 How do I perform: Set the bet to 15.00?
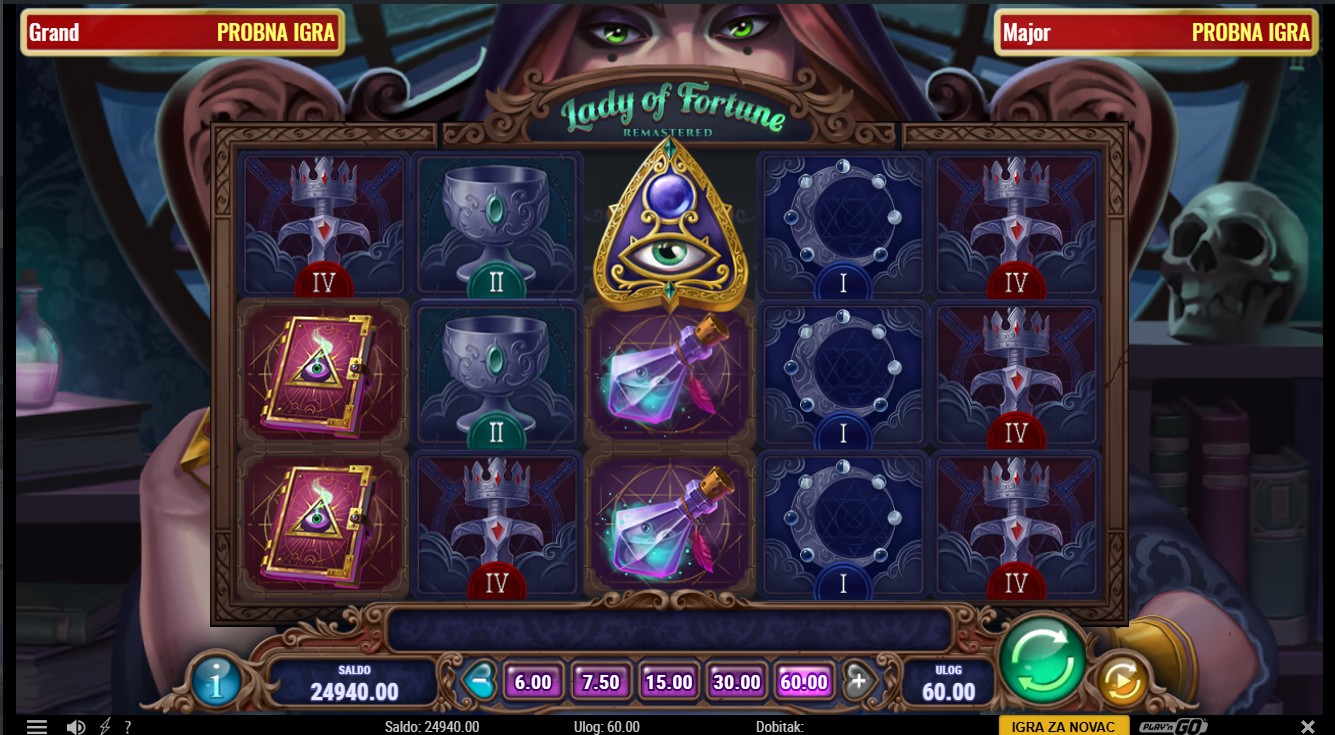[669, 682]
